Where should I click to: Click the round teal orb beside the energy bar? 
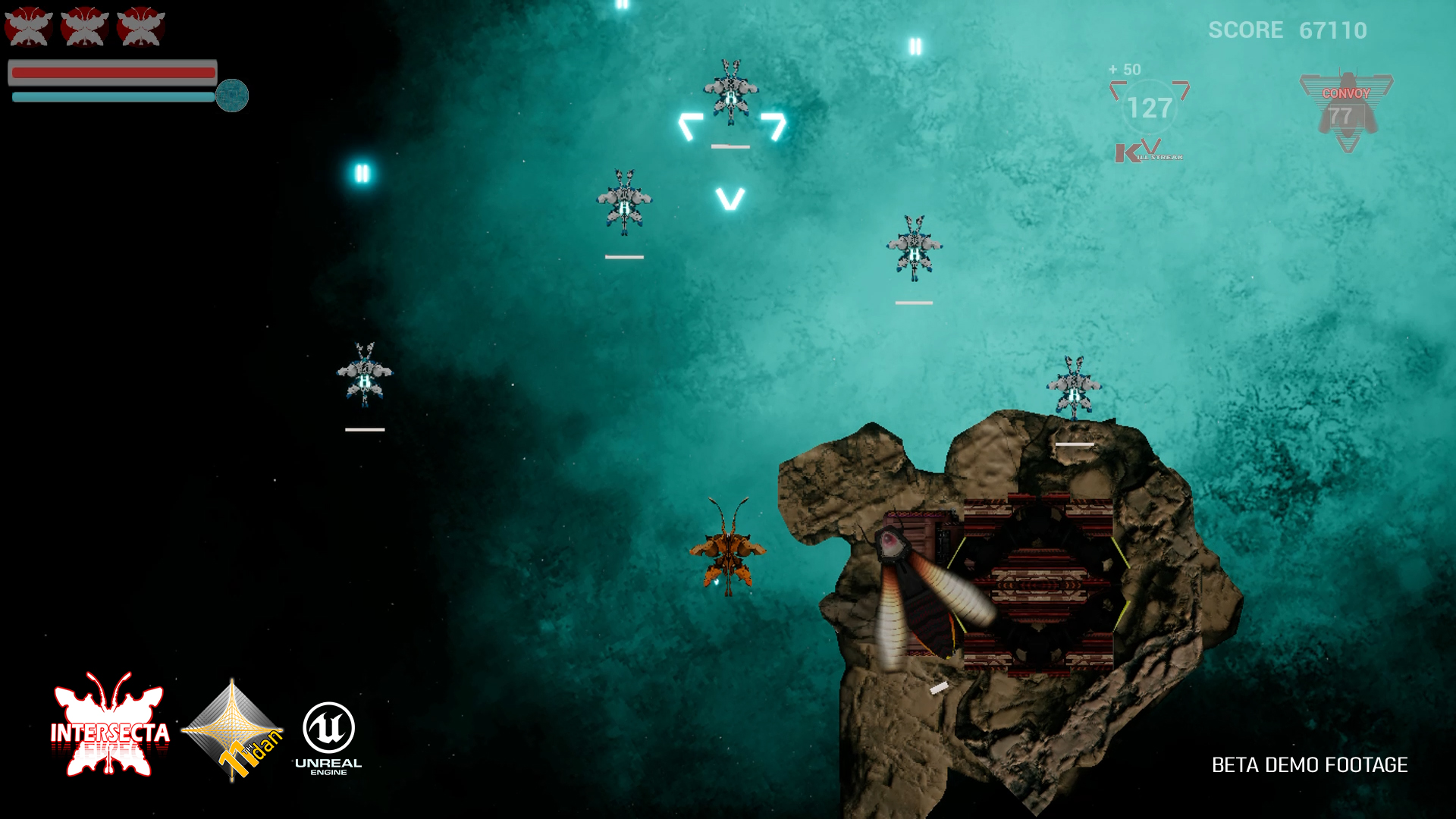(x=232, y=96)
